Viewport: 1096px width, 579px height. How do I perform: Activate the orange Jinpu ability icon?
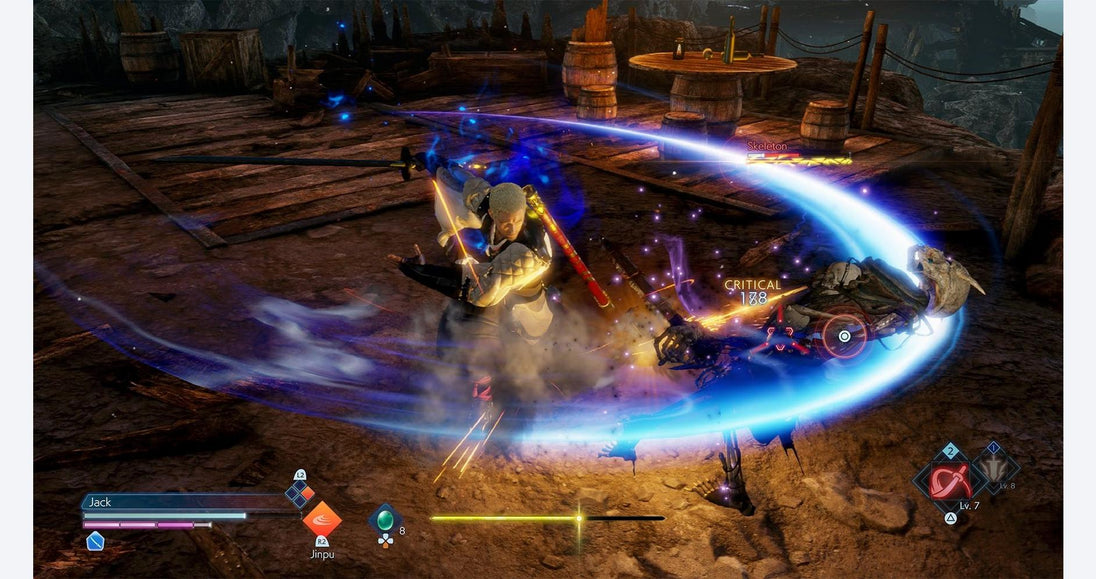pyautogui.click(x=322, y=520)
